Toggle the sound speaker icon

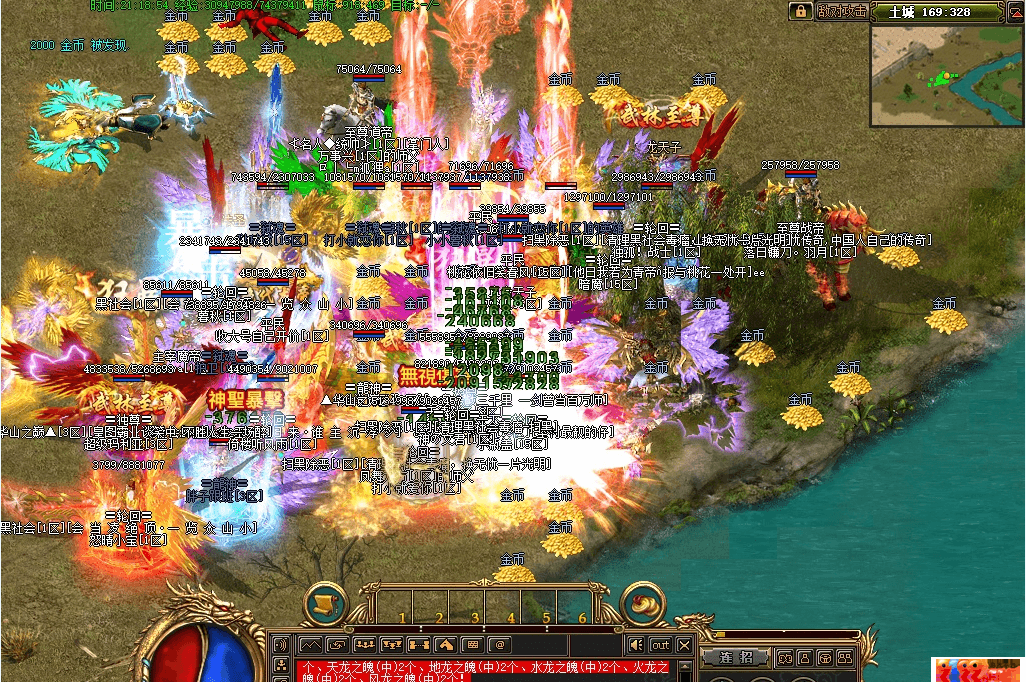coord(635,645)
